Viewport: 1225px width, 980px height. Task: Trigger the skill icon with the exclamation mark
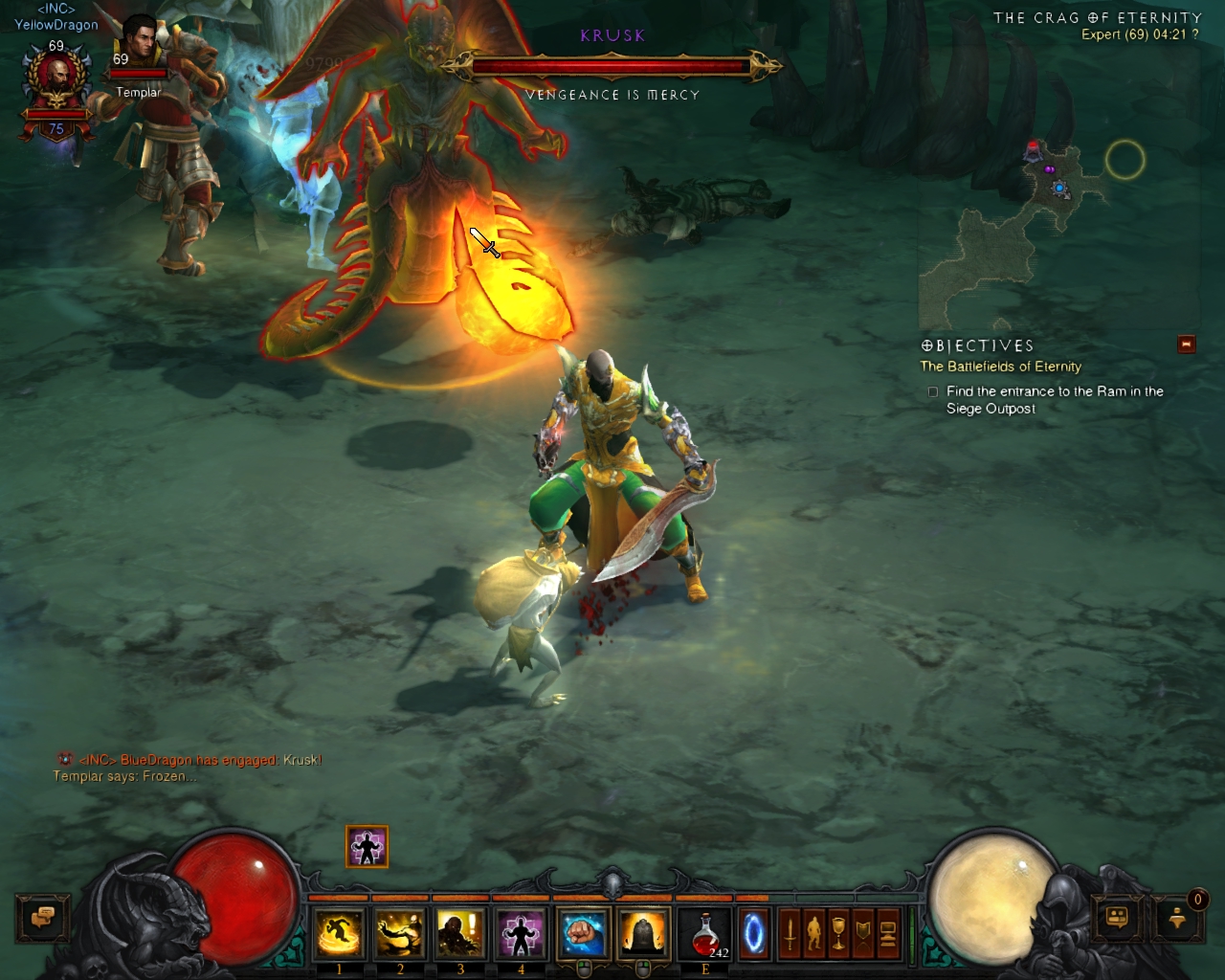tap(460, 933)
